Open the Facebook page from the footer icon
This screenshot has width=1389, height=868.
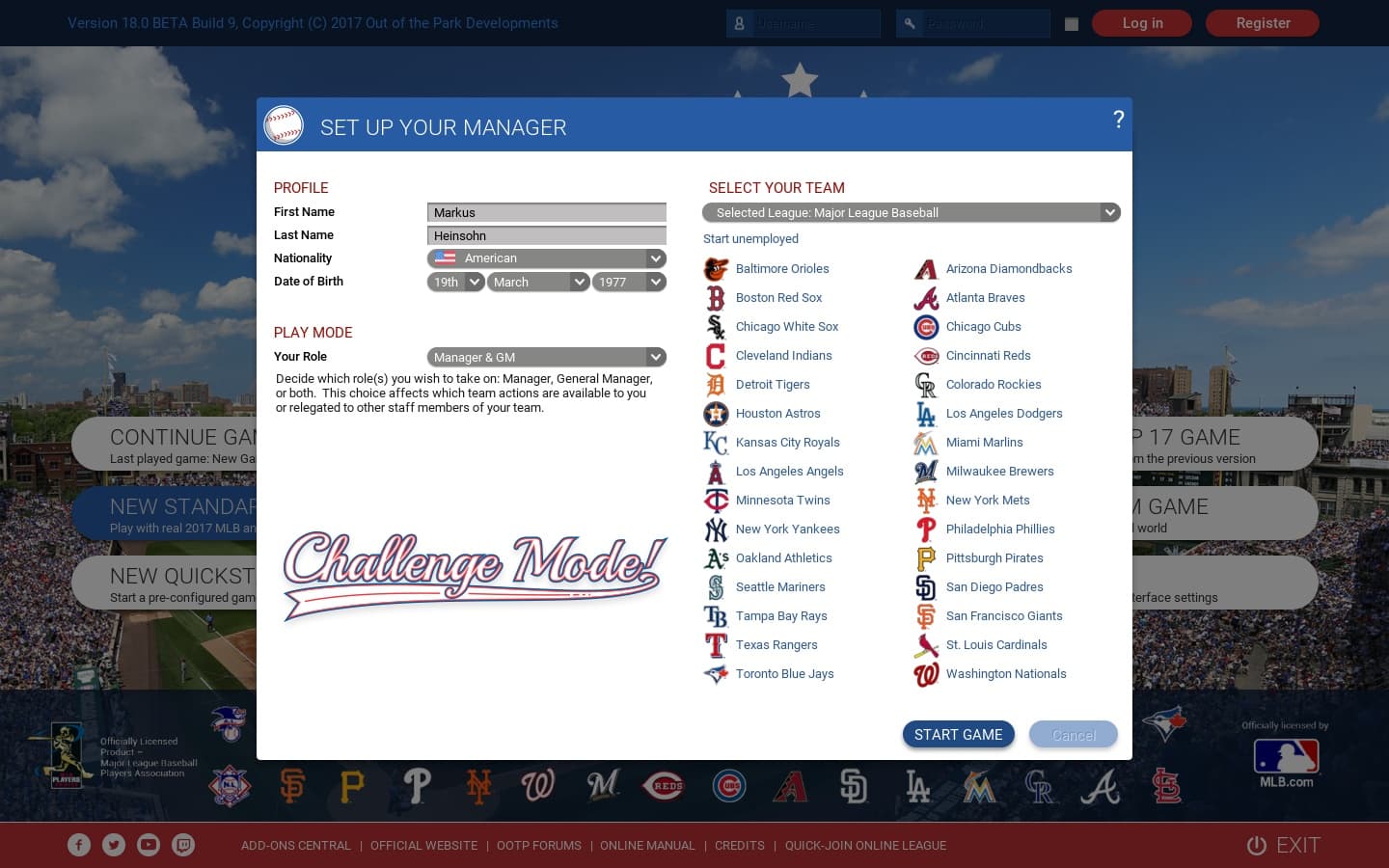79,844
